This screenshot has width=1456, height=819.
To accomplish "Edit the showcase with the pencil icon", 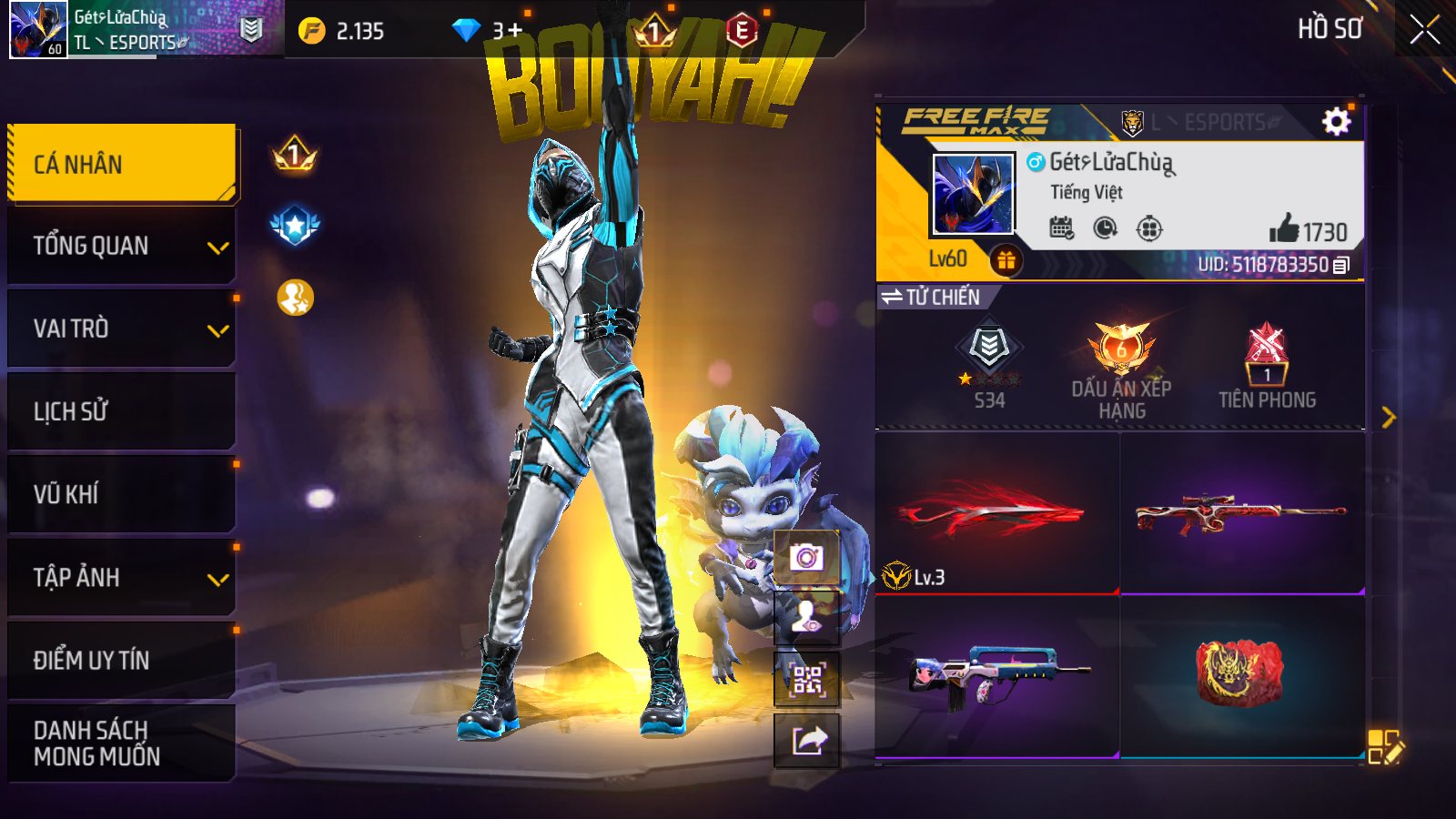I will click(x=1385, y=746).
